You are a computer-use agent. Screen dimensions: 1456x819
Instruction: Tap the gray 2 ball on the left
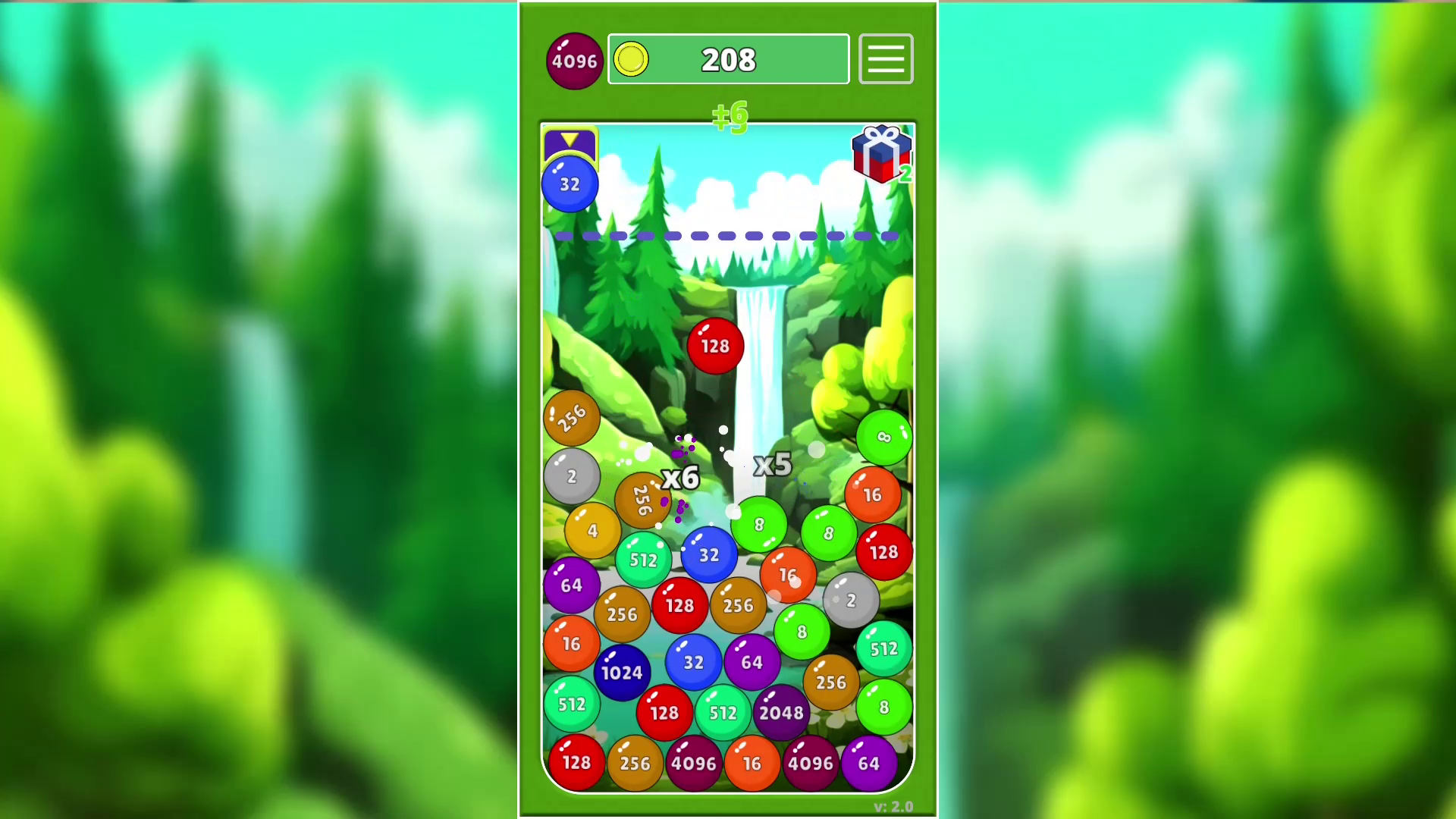(572, 476)
